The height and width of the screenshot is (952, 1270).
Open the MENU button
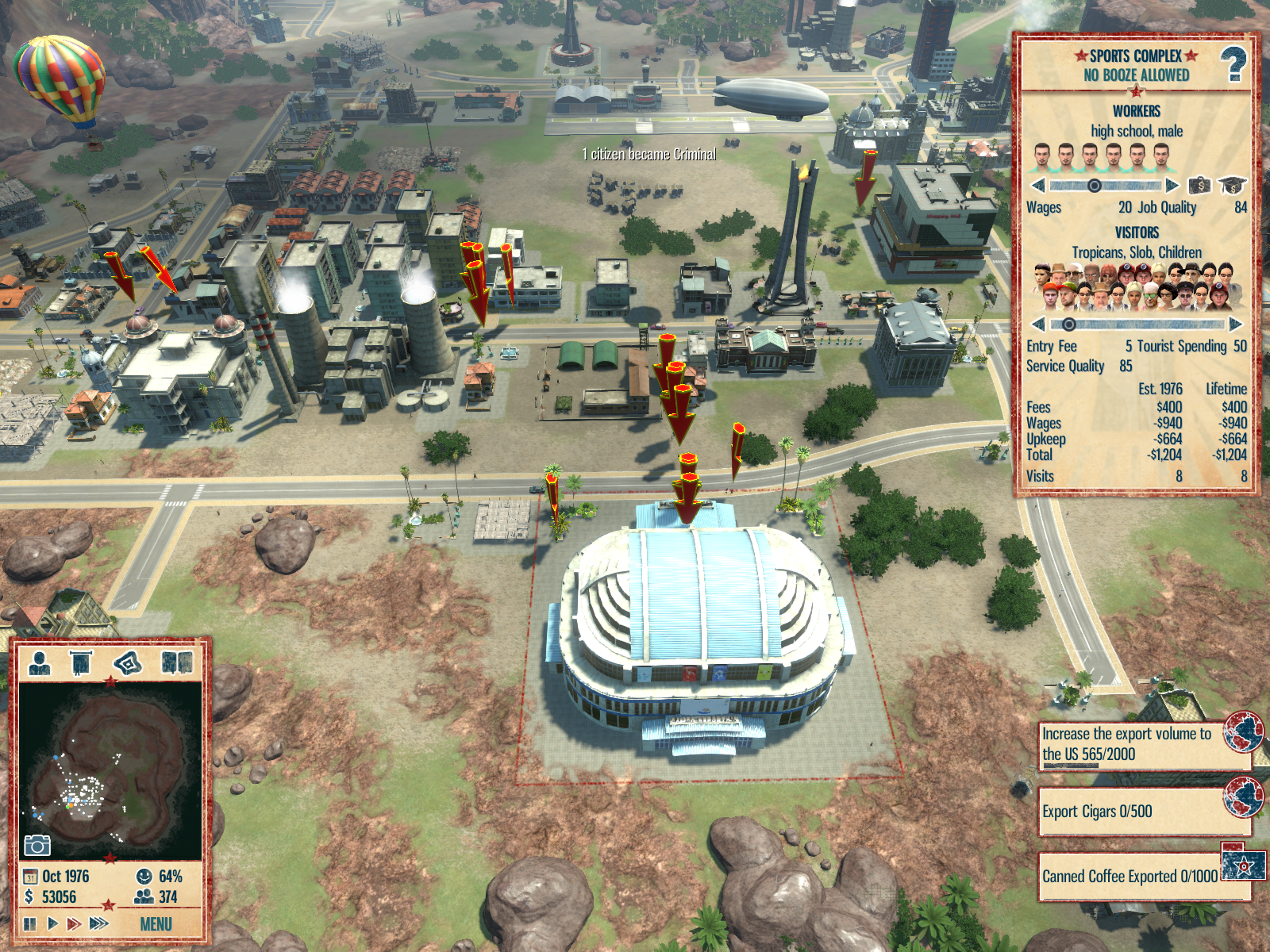[156, 924]
